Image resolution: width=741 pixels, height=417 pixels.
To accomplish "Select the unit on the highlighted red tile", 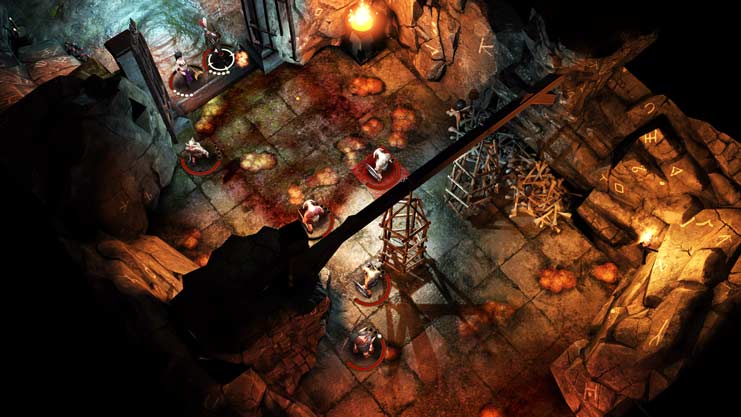I will pos(380,164).
